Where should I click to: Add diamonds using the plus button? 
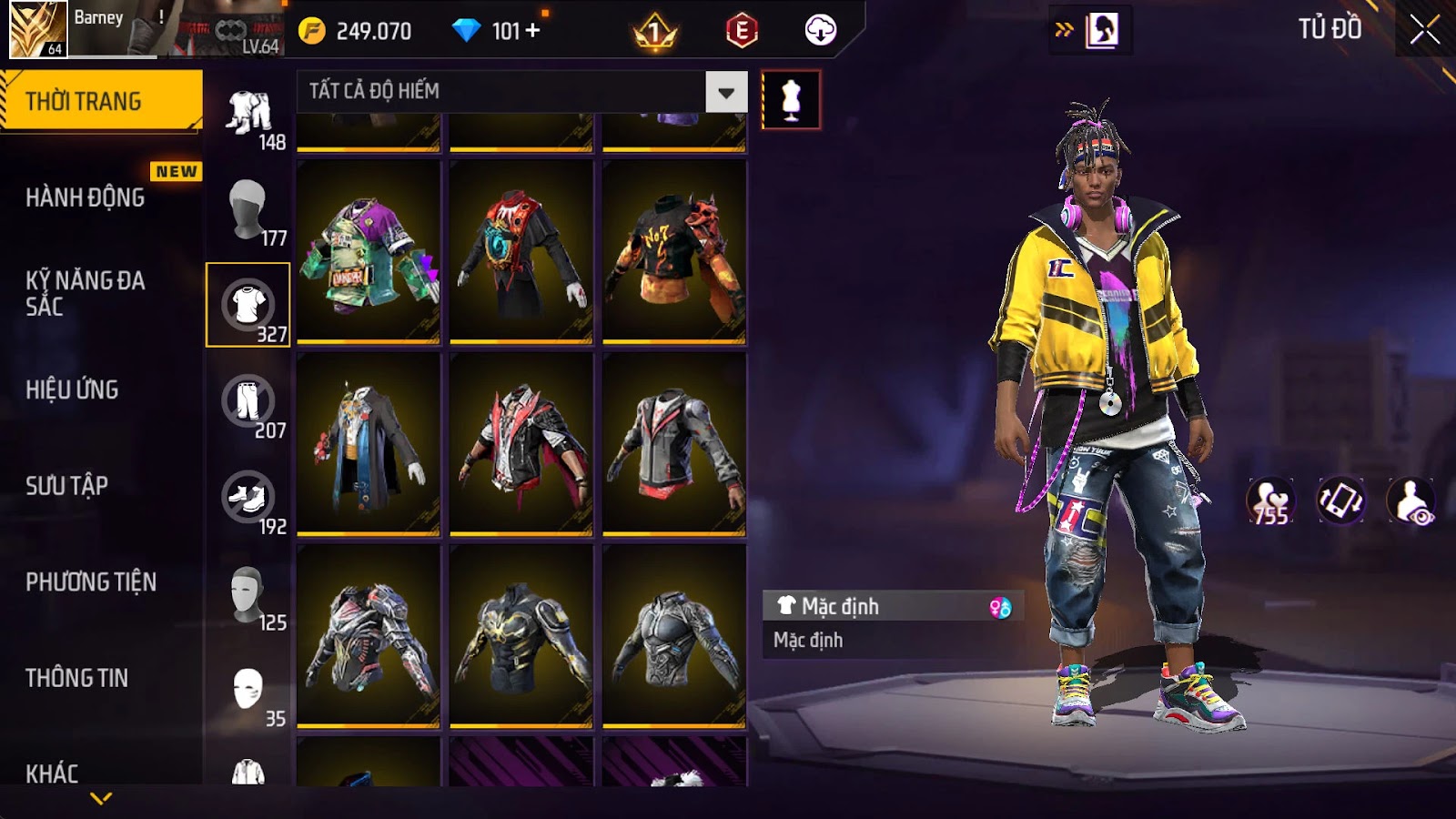coord(532,31)
